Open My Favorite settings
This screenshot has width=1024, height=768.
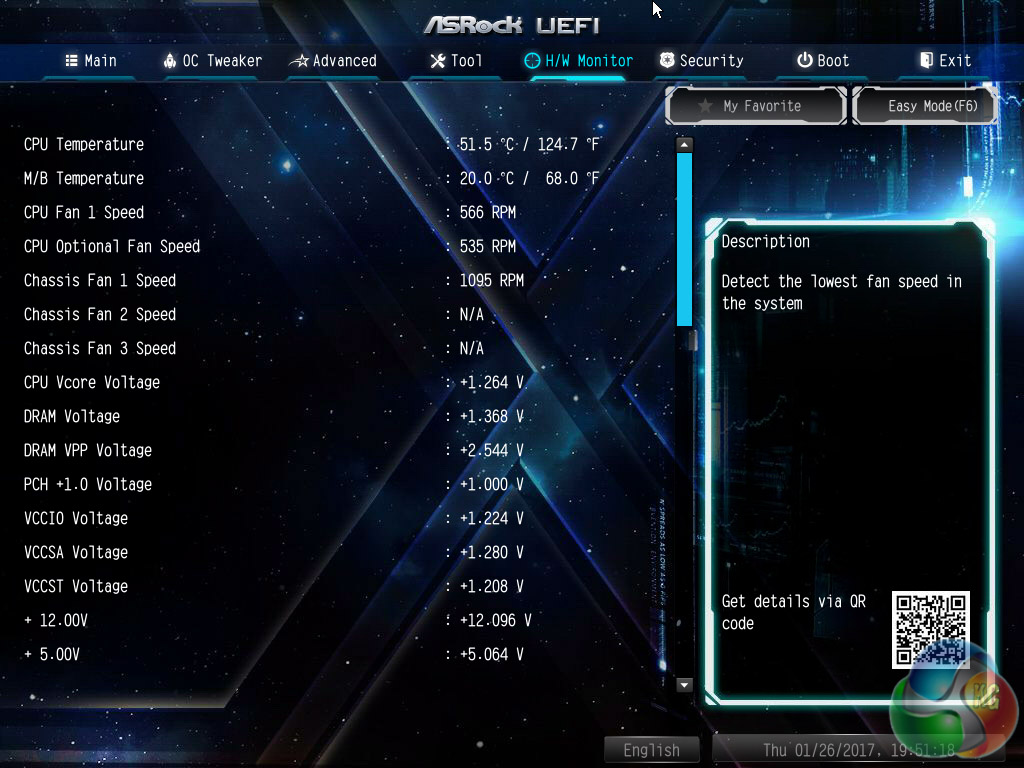pyautogui.click(x=757, y=106)
